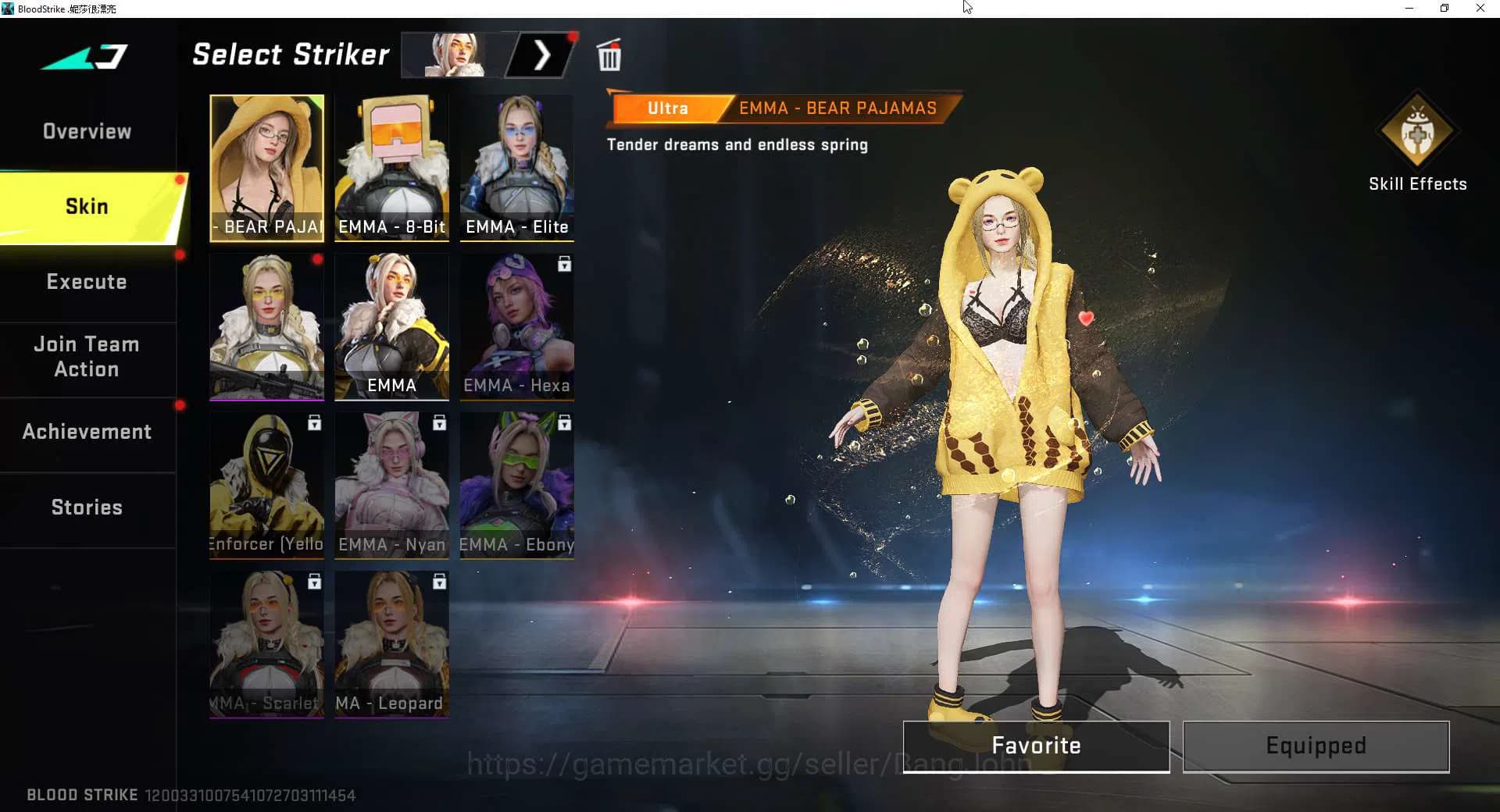Click the lock icon on EMMA - Hexa skin

pyautogui.click(x=564, y=265)
